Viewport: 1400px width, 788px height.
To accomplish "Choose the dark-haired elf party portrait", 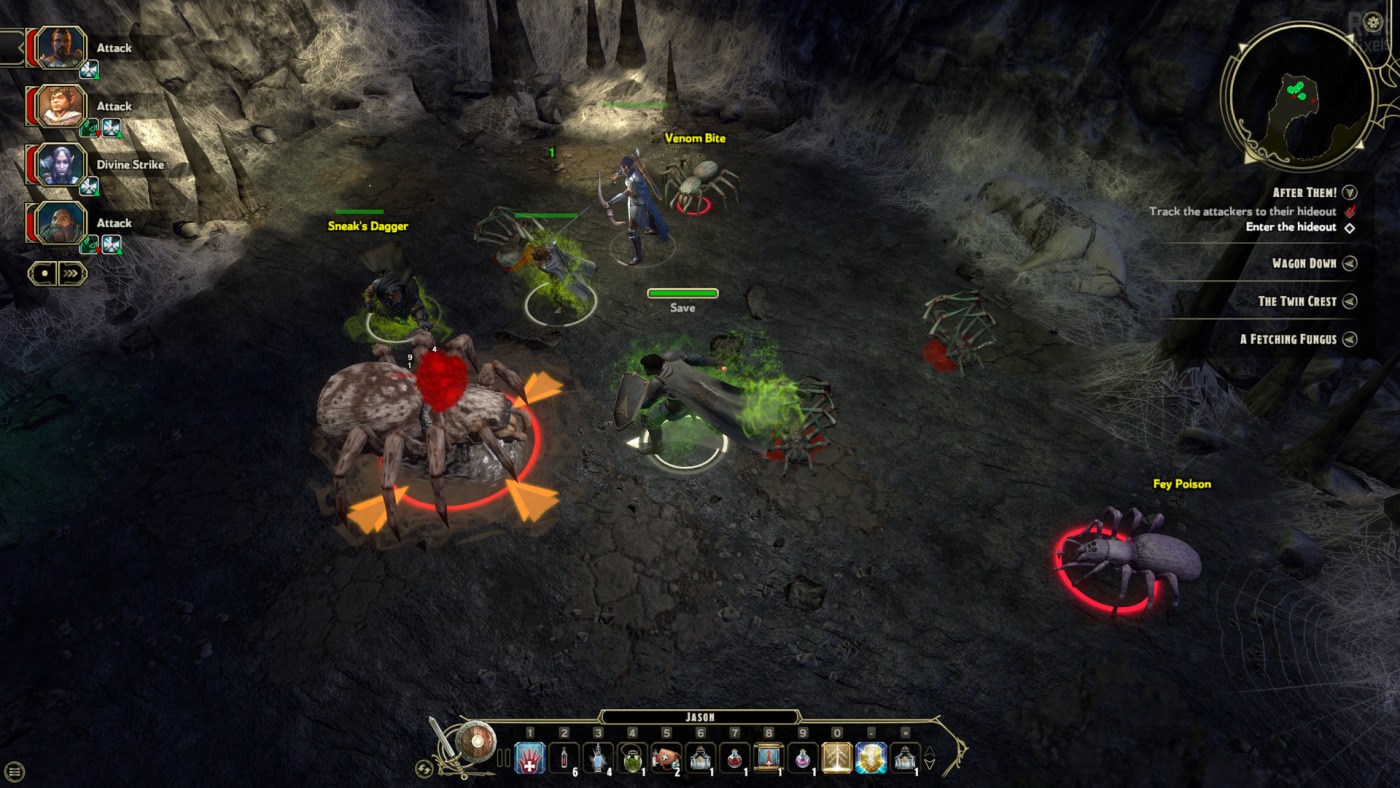I will [x=61, y=165].
